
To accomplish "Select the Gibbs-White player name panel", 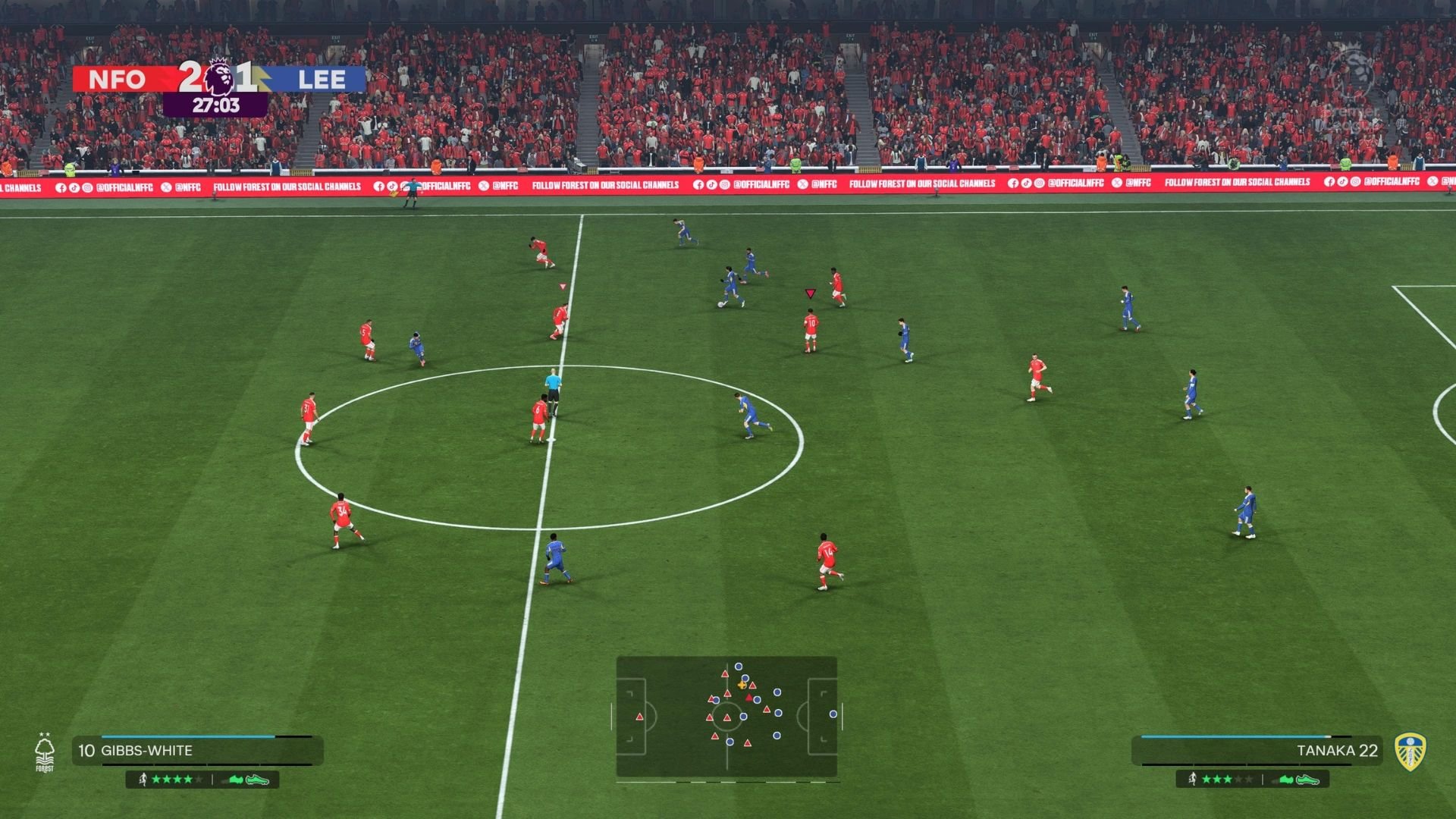I will point(197,751).
